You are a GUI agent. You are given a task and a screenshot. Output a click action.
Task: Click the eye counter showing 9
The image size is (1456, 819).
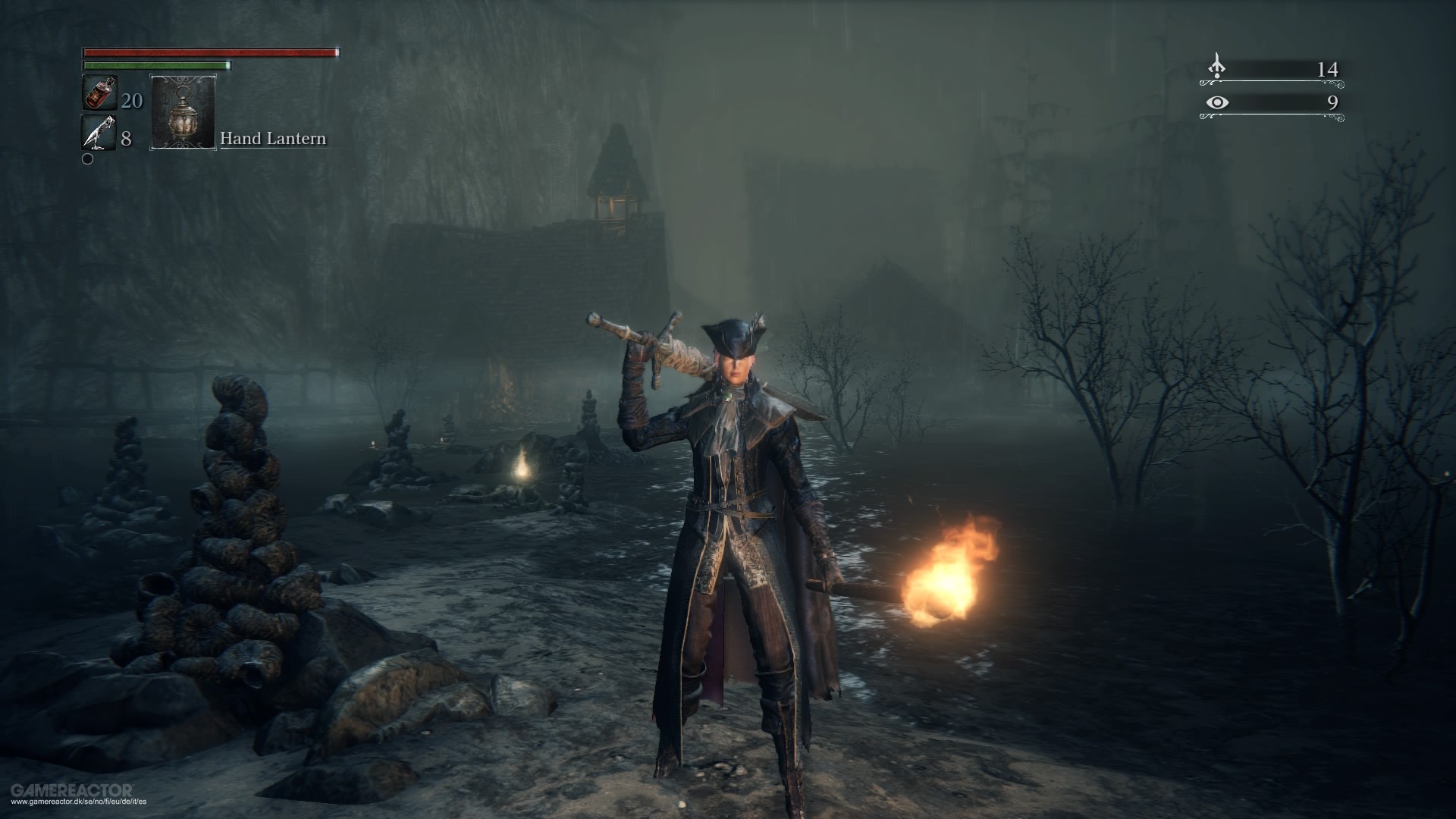(1334, 103)
